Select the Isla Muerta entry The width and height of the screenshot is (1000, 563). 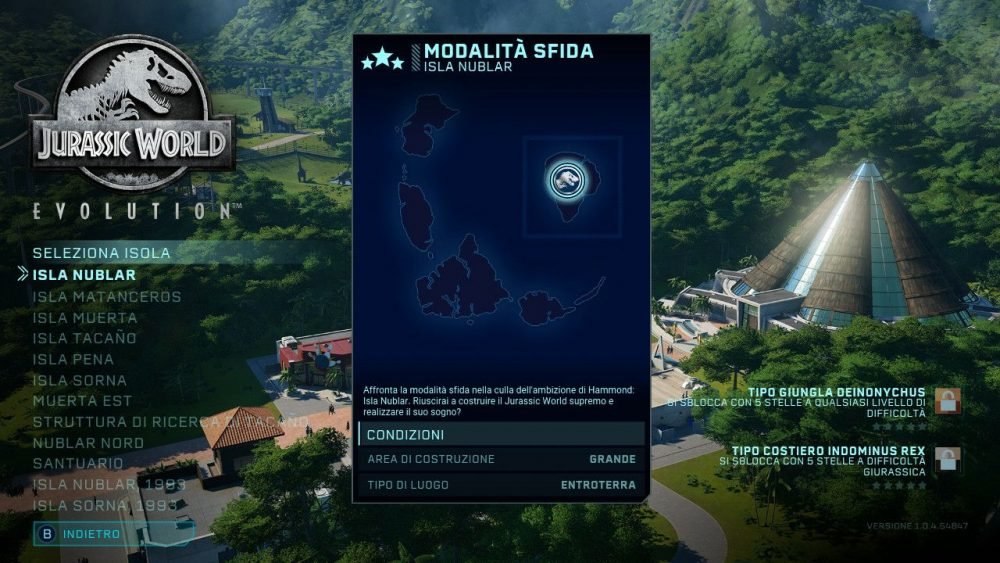pos(84,317)
